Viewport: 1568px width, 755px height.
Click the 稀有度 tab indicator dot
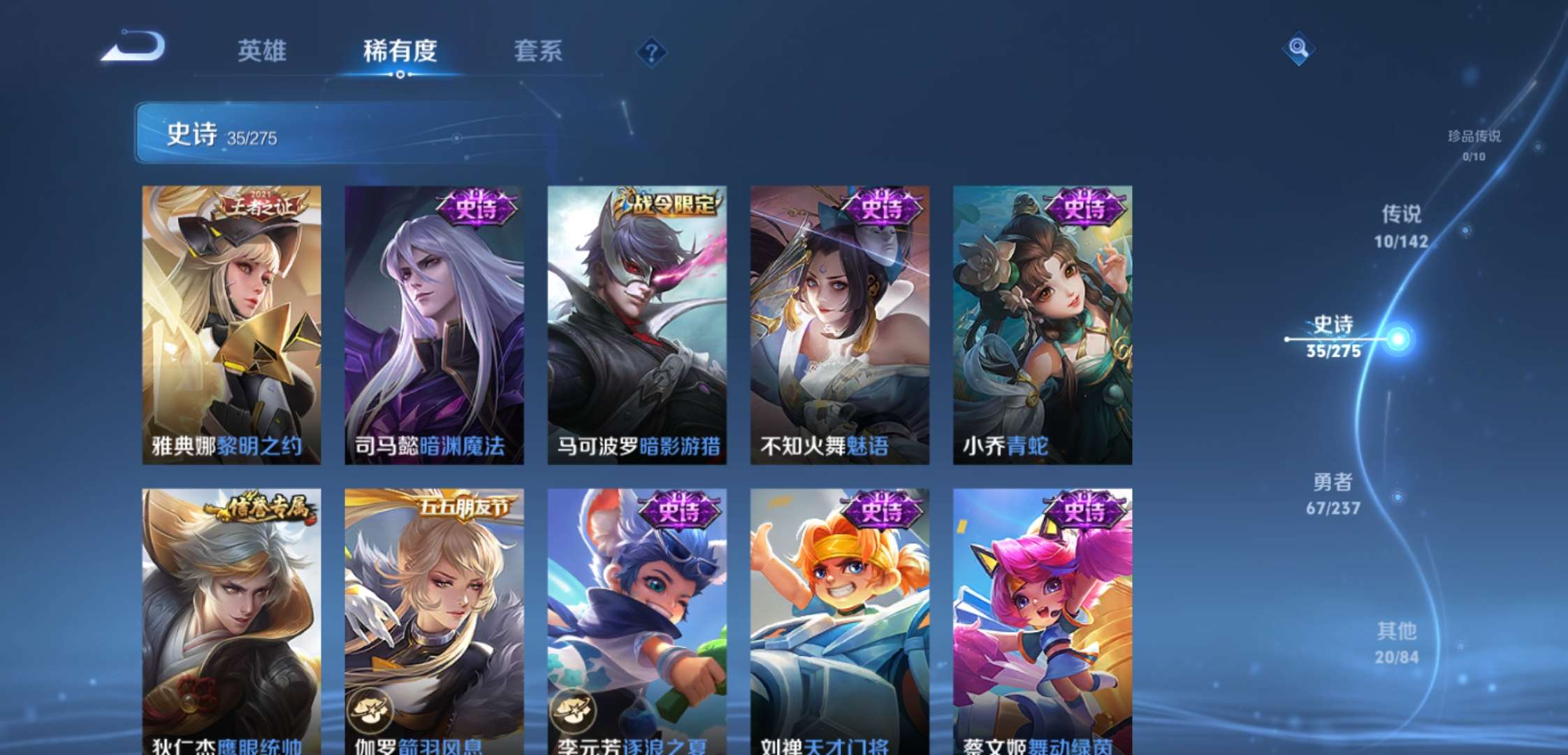coord(398,73)
